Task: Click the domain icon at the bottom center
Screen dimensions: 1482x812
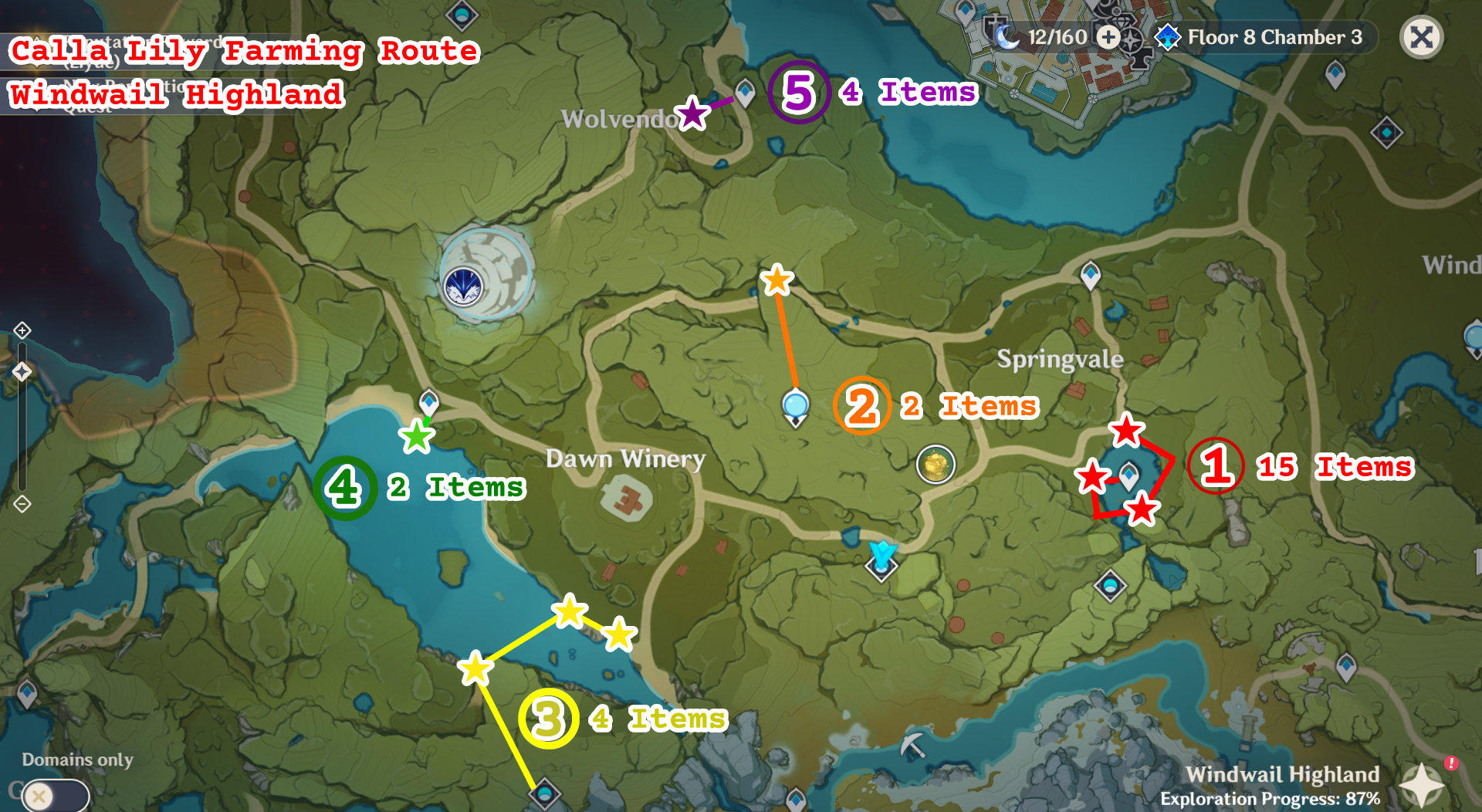Action: tap(545, 792)
